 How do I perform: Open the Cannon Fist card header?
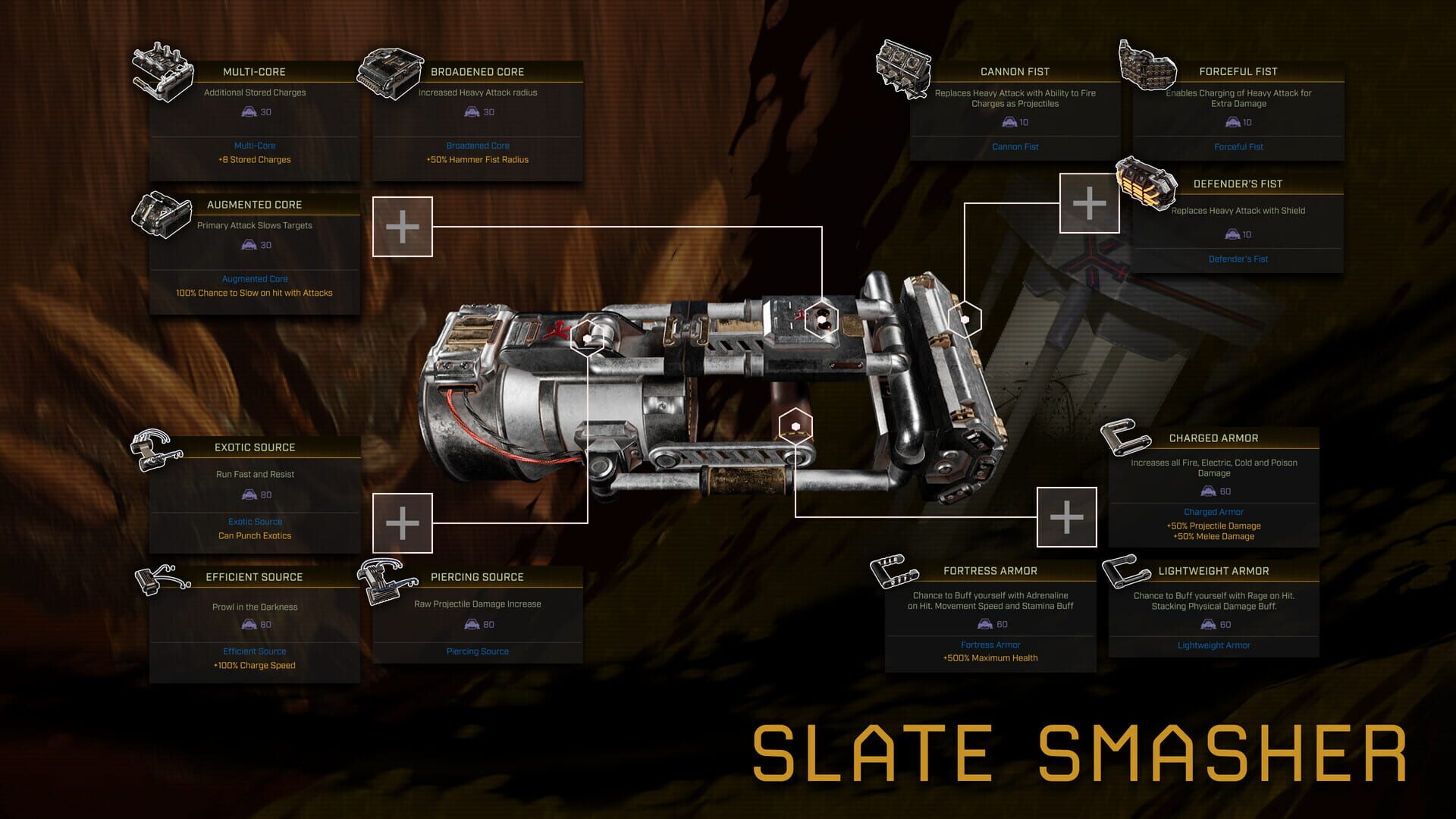coord(1014,71)
